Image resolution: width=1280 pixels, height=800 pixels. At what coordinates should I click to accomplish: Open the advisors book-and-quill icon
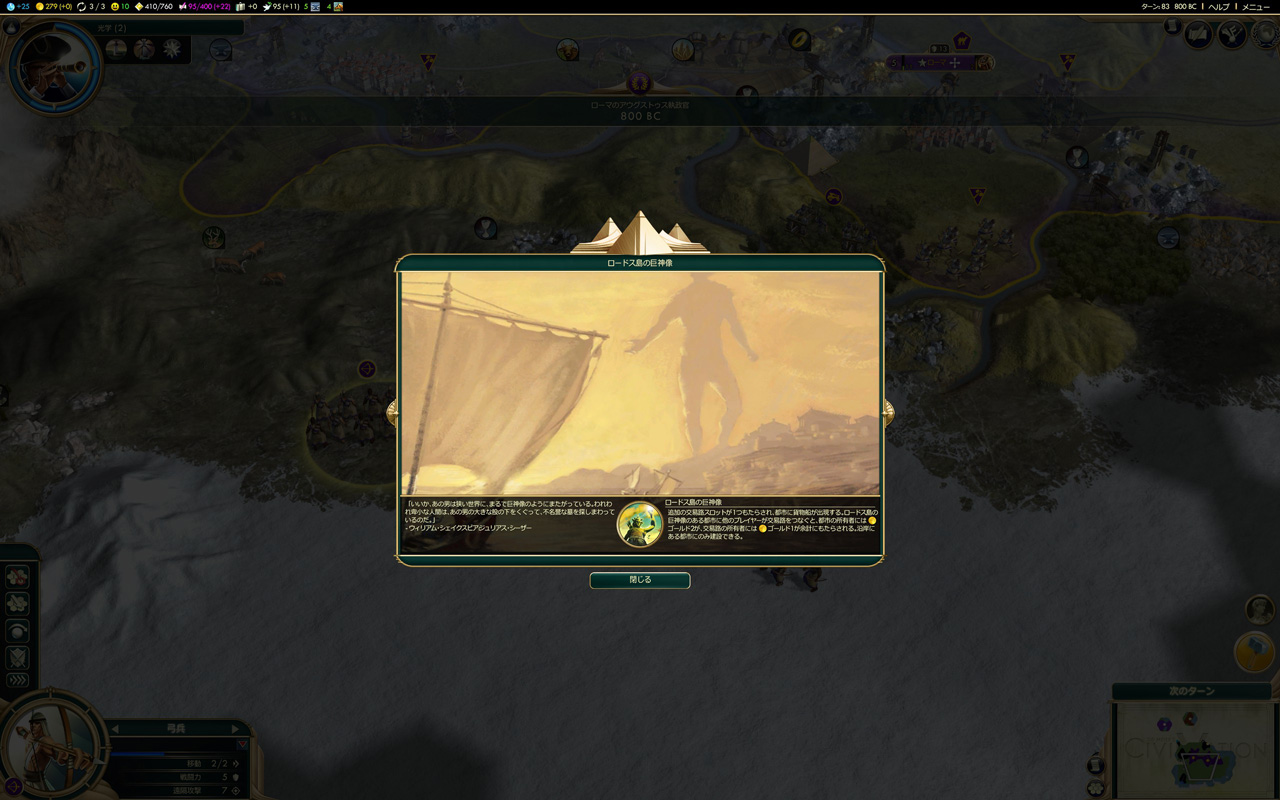point(1199,34)
